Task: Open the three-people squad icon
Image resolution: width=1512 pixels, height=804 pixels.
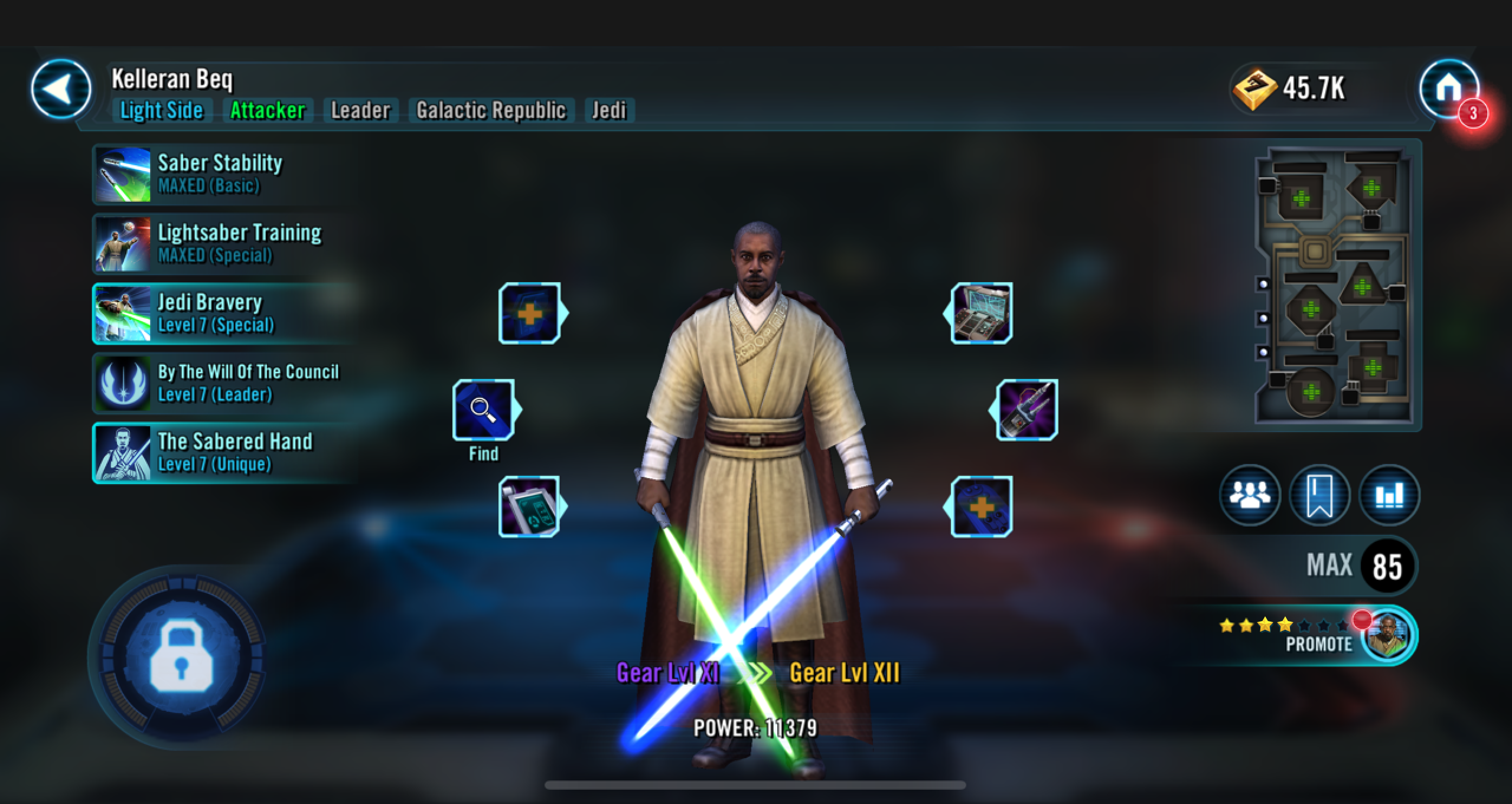Action: coord(1250,495)
